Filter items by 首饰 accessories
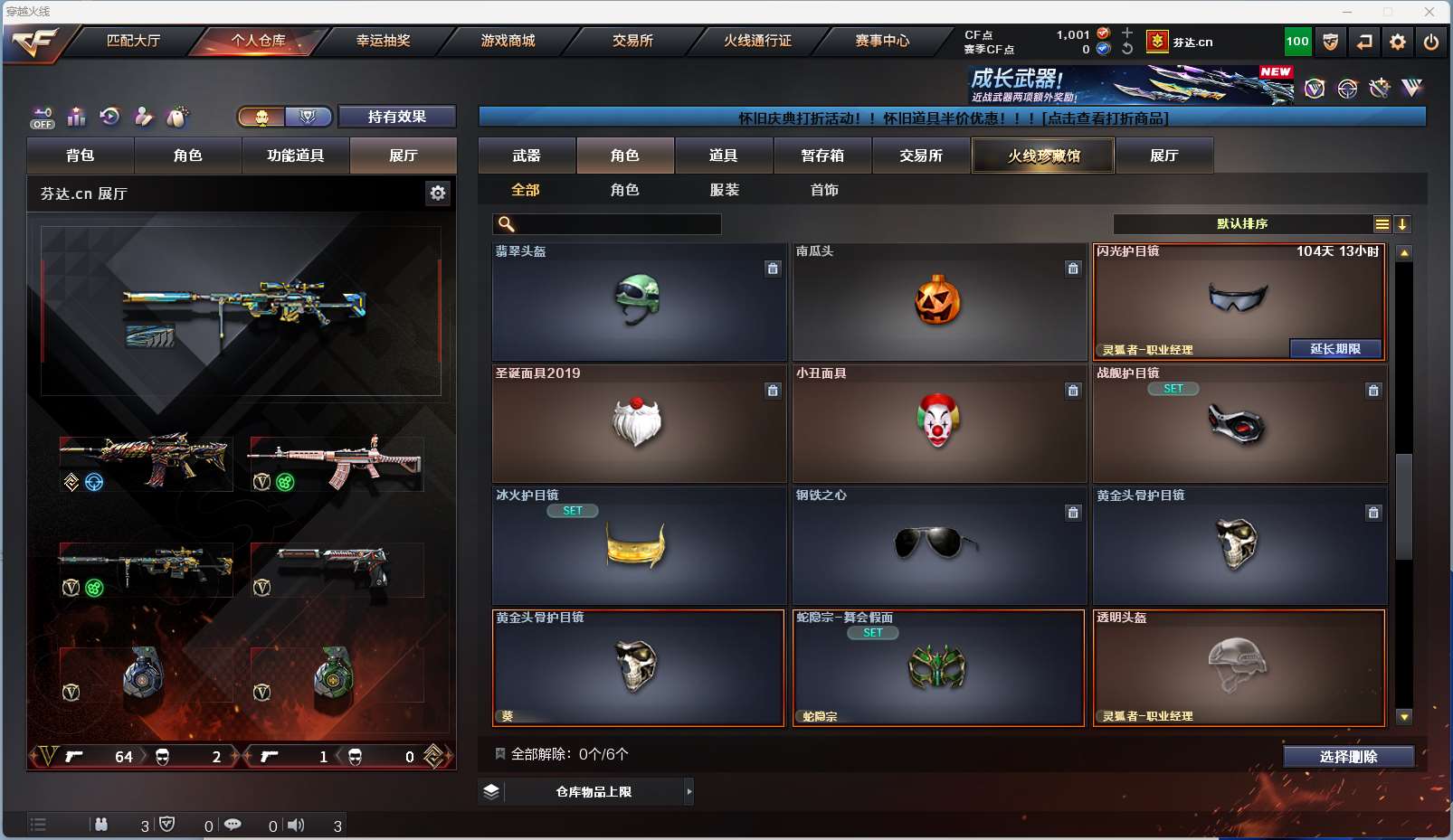Viewport: 1453px width, 840px height. tap(824, 190)
